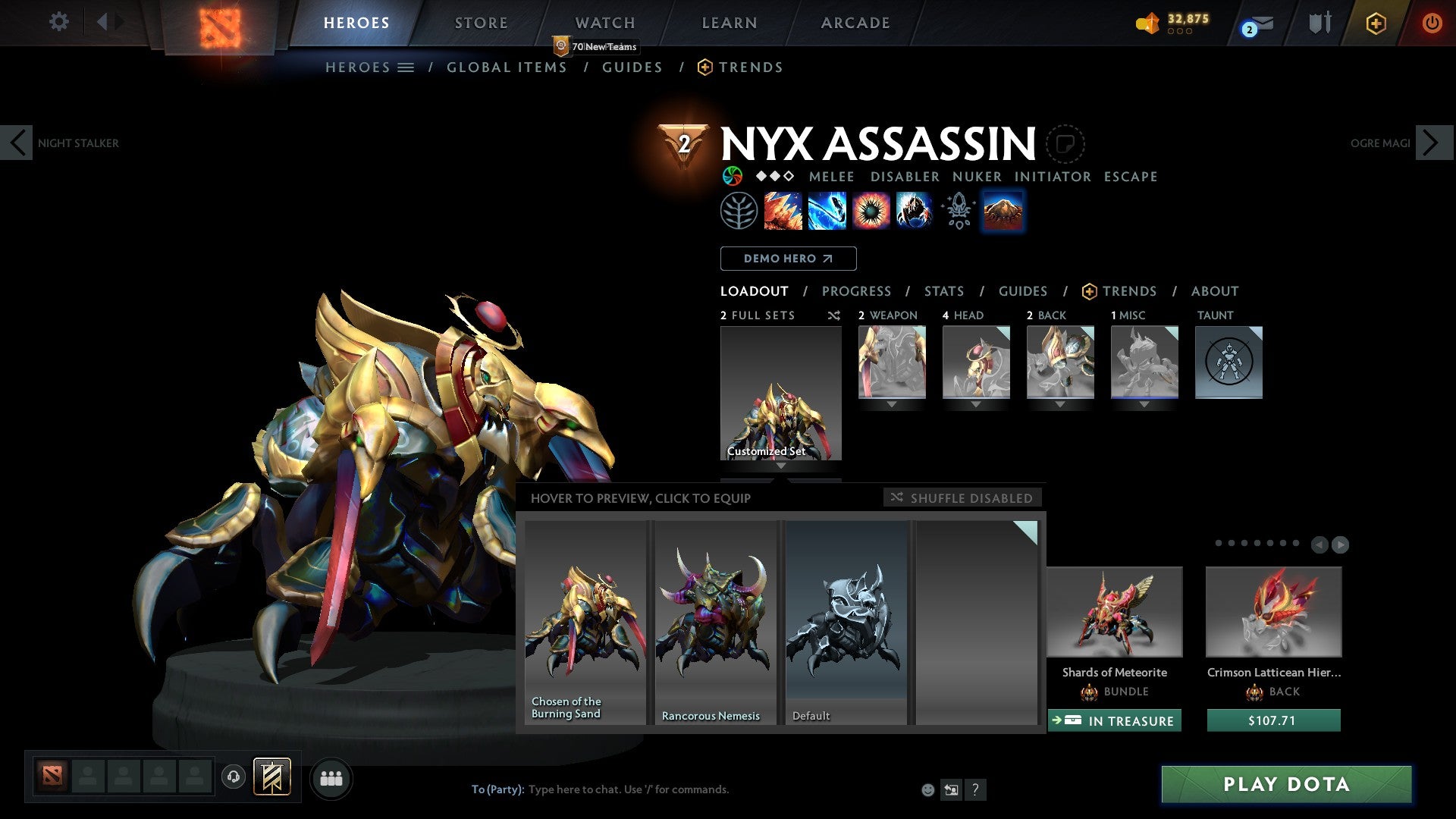Expand the 2 WEAPON slot dropdown arrow
Screen dimensions: 1456x819
click(x=892, y=404)
